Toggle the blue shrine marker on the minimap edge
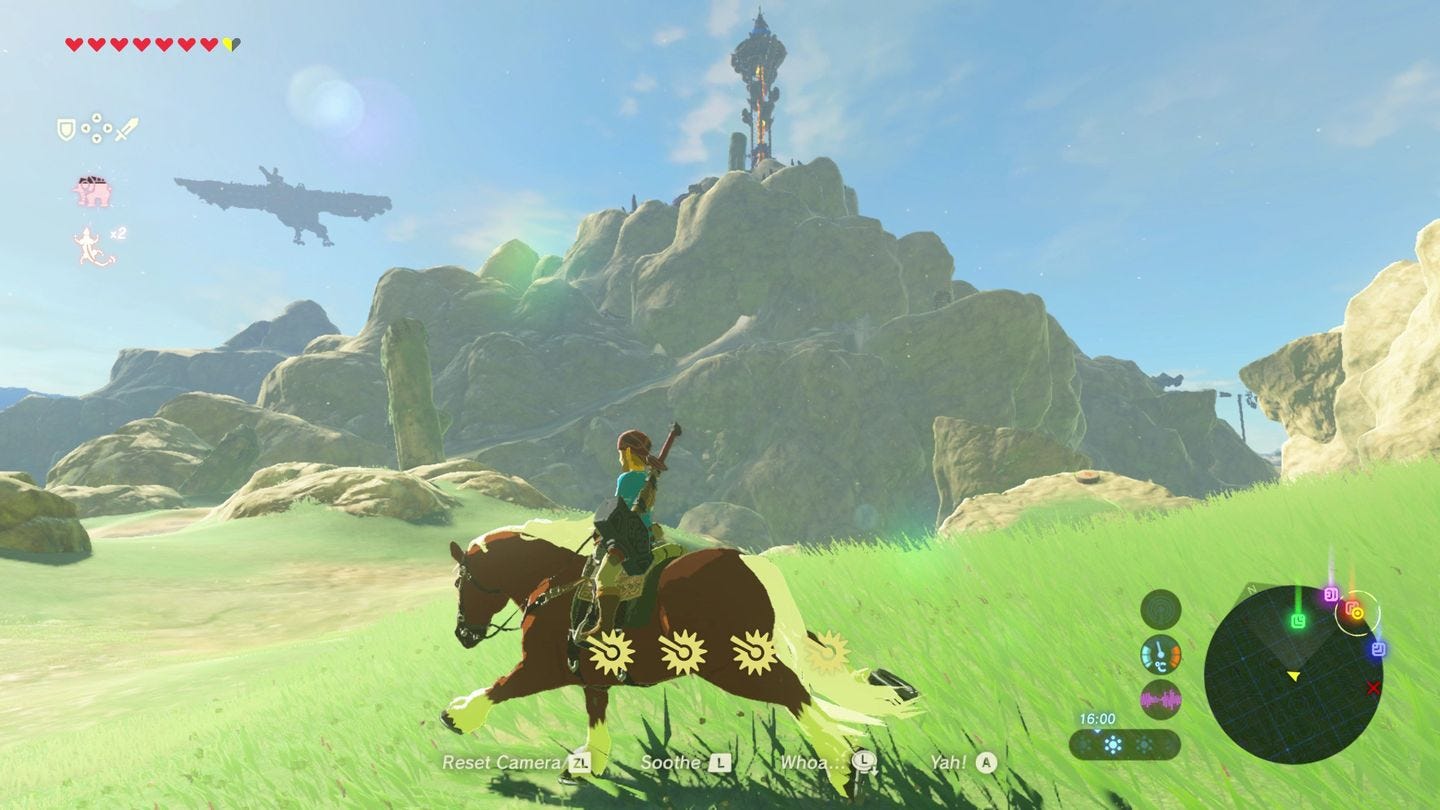The width and height of the screenshot is (1440, 810). [1379, 649]
